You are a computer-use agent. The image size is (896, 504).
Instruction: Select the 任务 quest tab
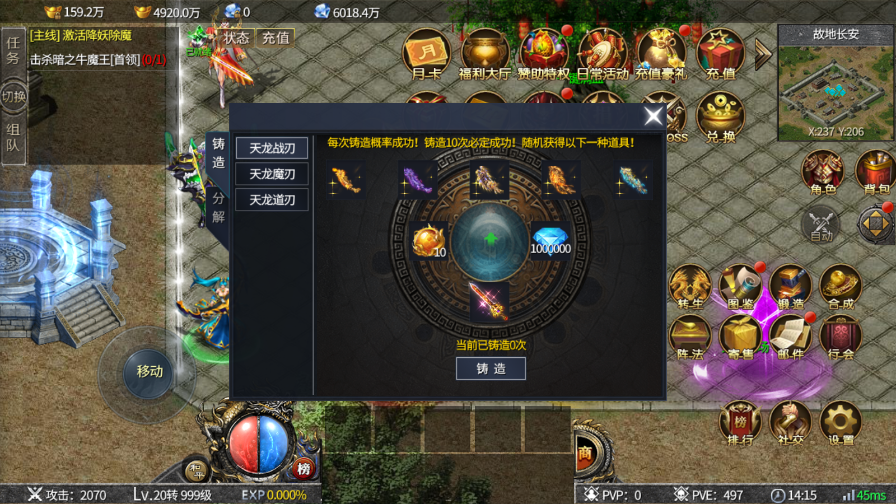coord(13,50)
